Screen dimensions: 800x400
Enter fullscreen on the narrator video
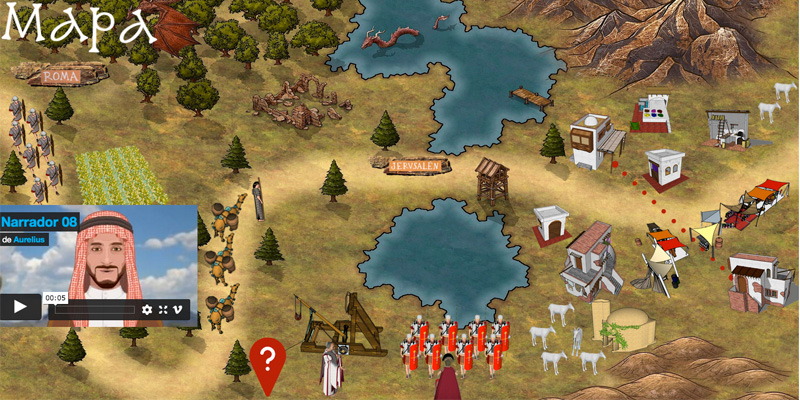(x=163, y=310)
